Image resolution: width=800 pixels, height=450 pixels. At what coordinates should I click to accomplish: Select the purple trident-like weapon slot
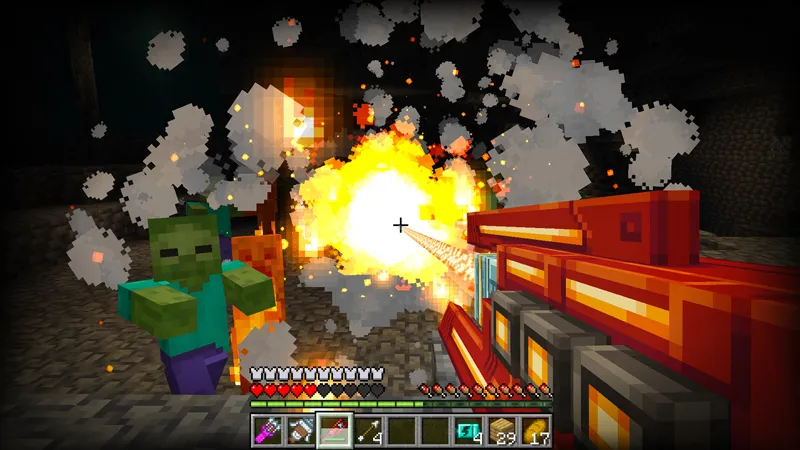(266, 430)
